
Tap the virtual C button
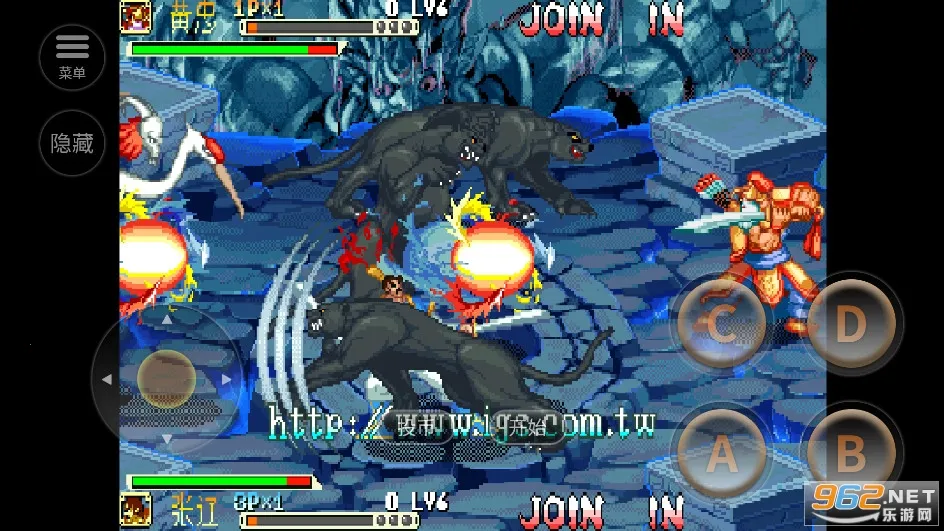tap(720, 324)
